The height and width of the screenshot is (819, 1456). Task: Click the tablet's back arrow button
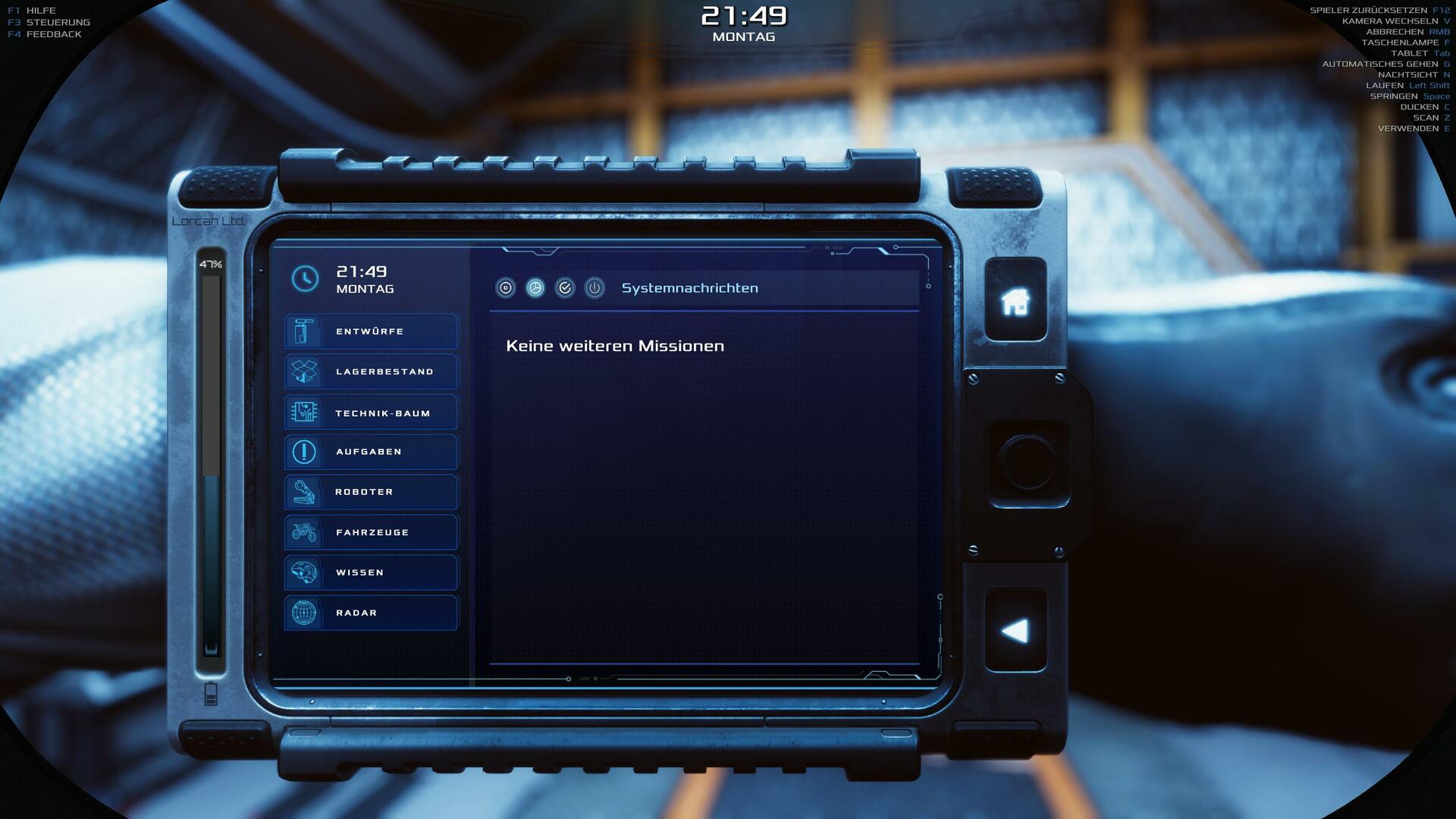point(1015,630)
